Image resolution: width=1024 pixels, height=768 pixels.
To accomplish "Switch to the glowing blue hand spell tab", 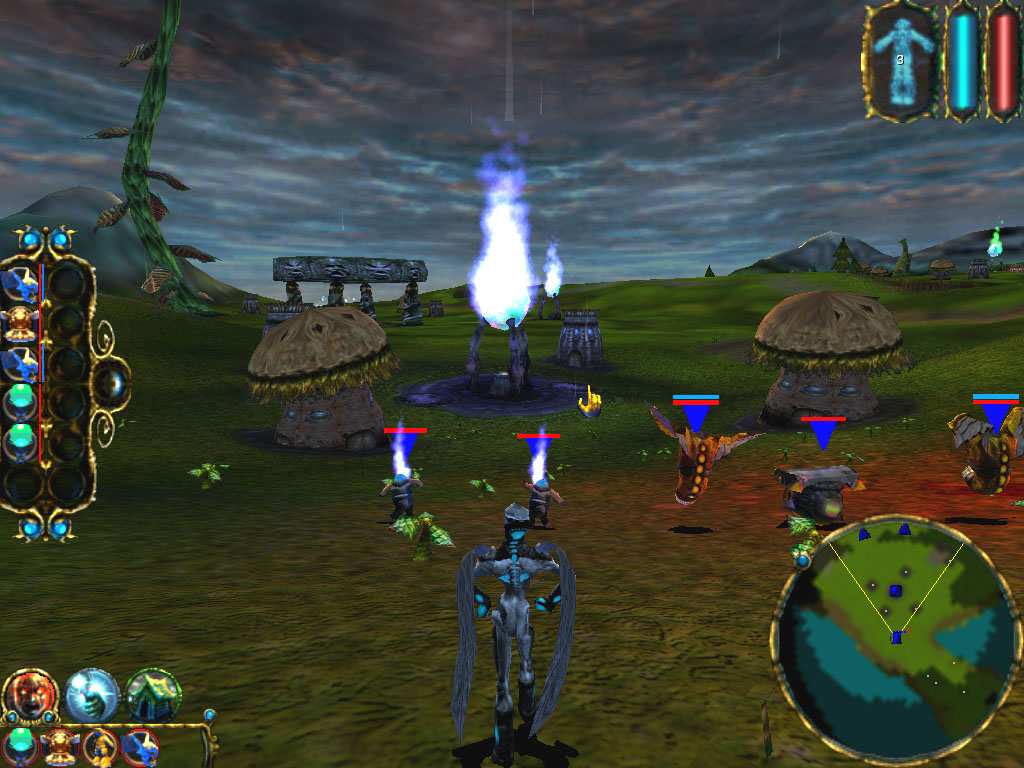I will click(x=92, y=694).
